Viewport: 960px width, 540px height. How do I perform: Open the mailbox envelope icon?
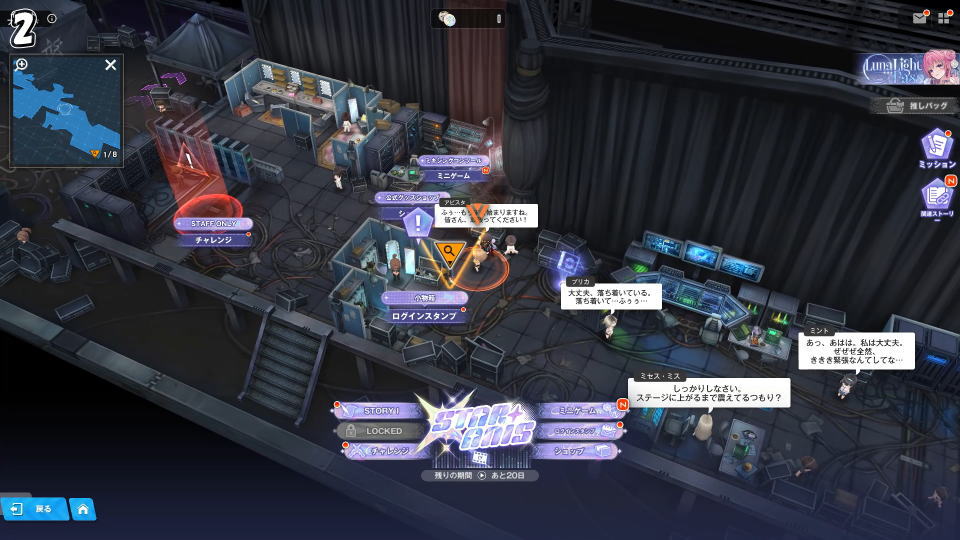pos(919,18)
